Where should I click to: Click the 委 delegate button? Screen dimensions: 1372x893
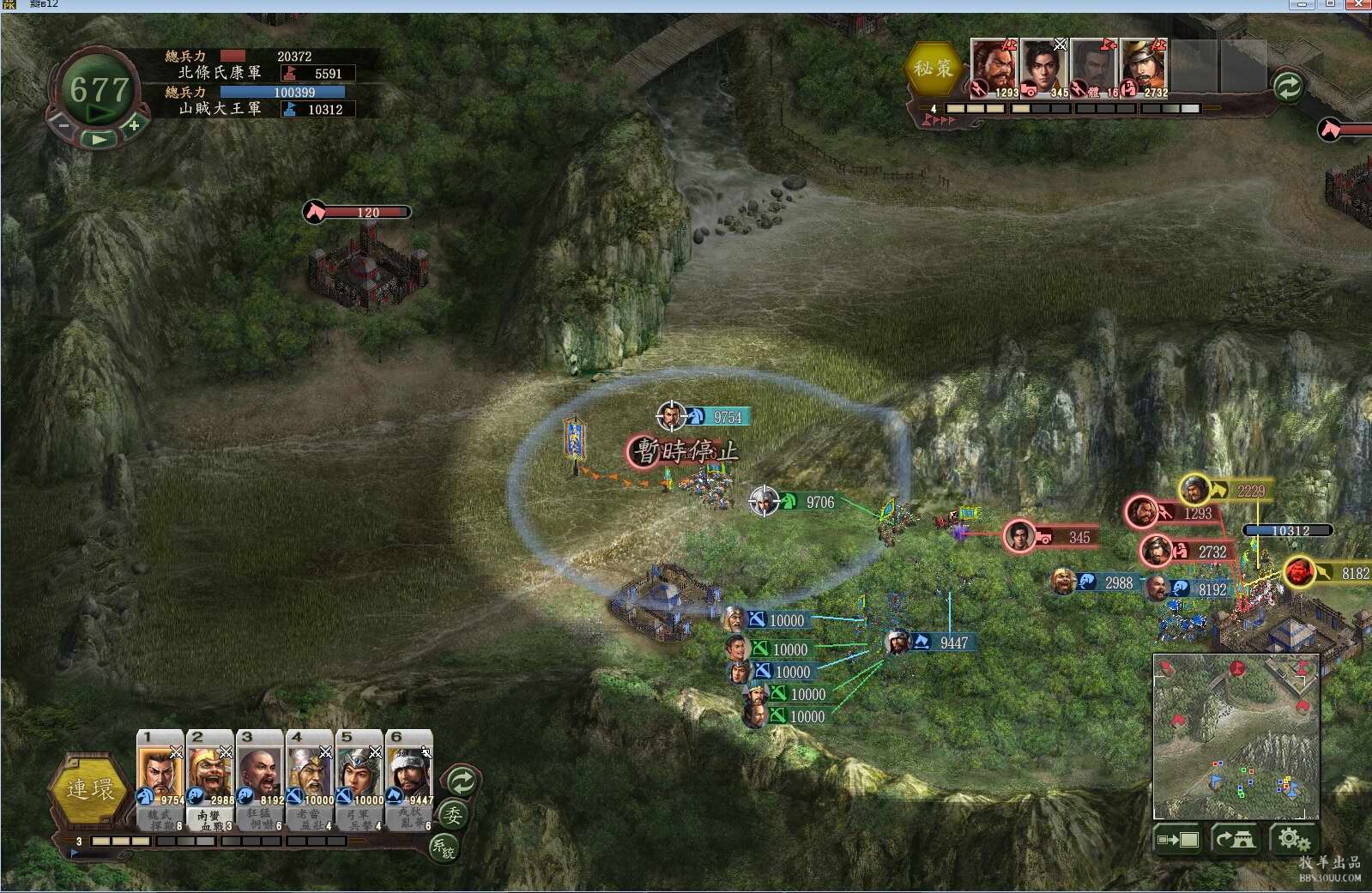[x=453, y=815]
